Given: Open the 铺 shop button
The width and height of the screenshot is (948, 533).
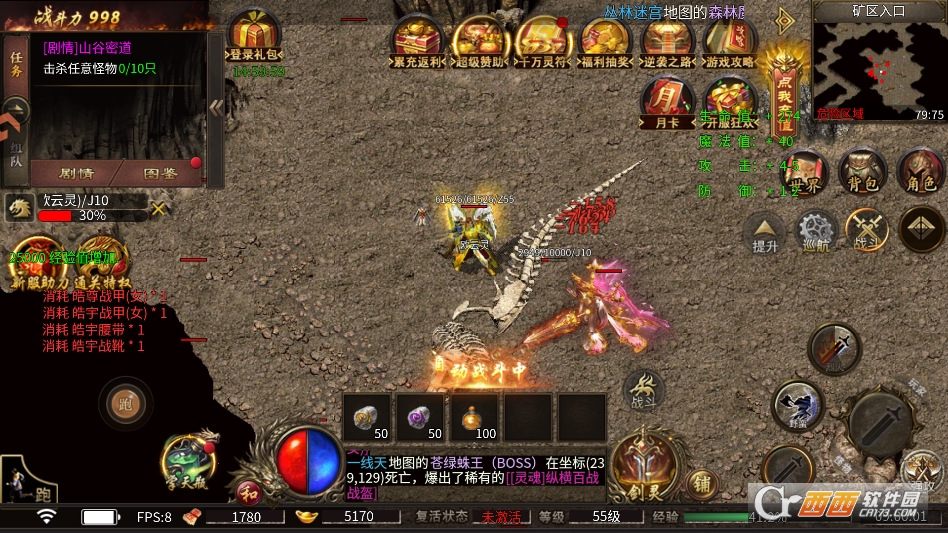Looking at the screenshot, I should (701, 484).
